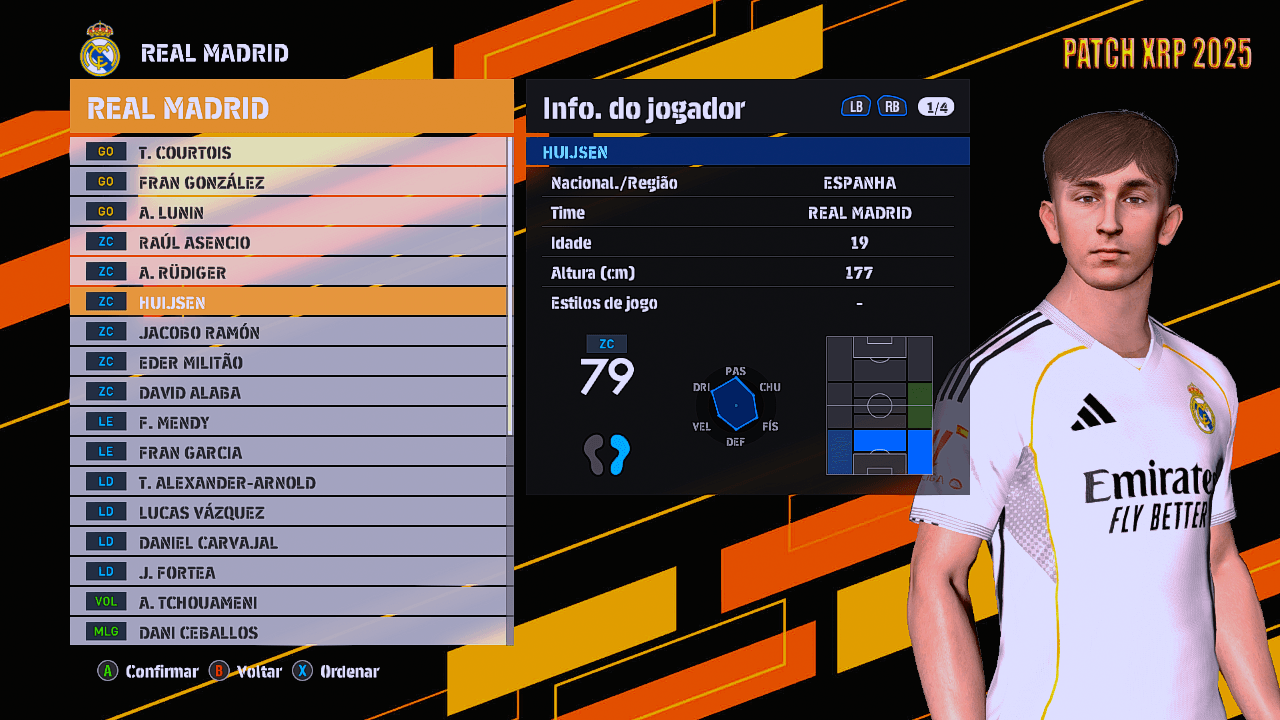Select Dani Ceballos player row
The image size is (1280, 720).
coord(288,632)
